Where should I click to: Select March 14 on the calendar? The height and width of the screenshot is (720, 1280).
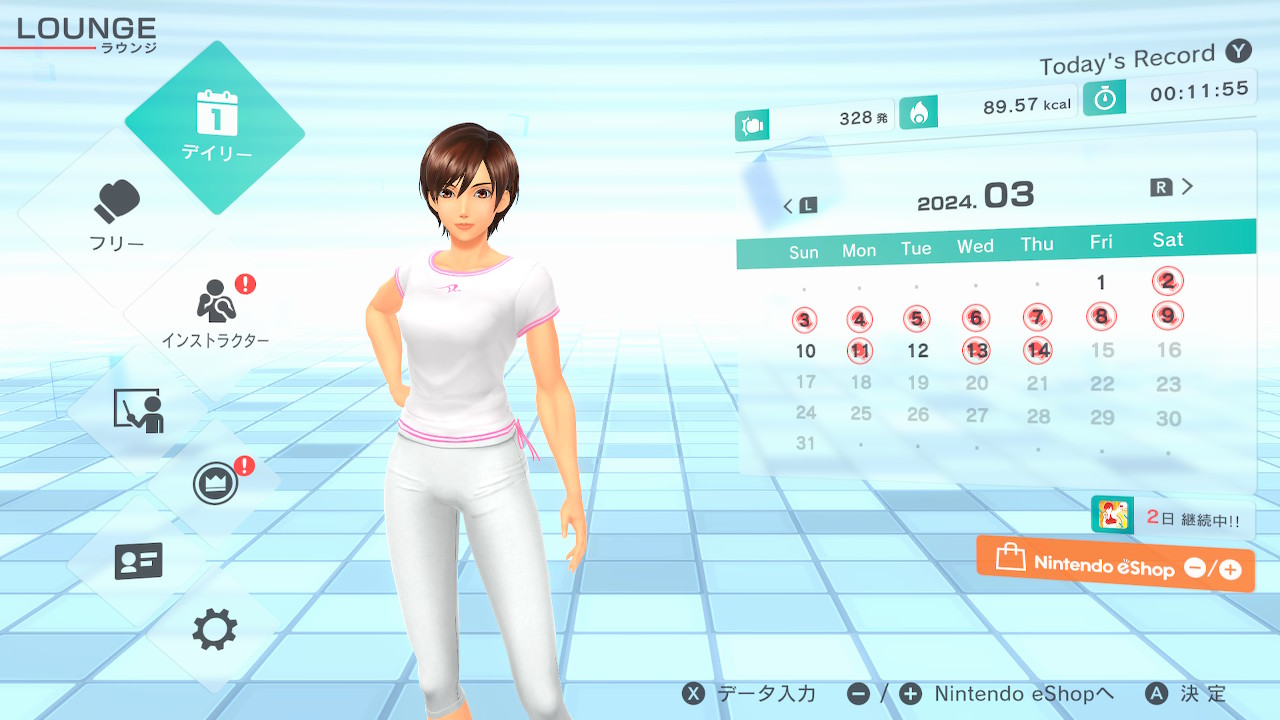tap(1039, 350)
